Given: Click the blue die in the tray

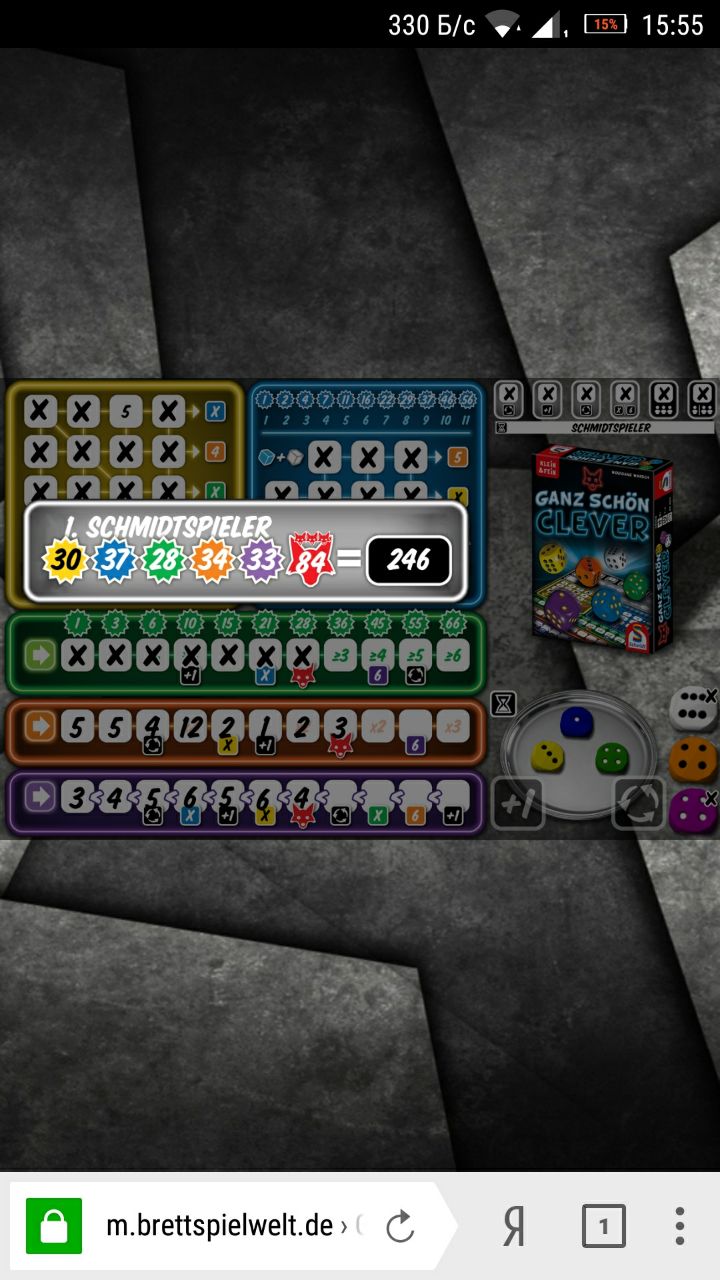Looking at the screenshot, I should pyautogui.click(x=574, y=722).
